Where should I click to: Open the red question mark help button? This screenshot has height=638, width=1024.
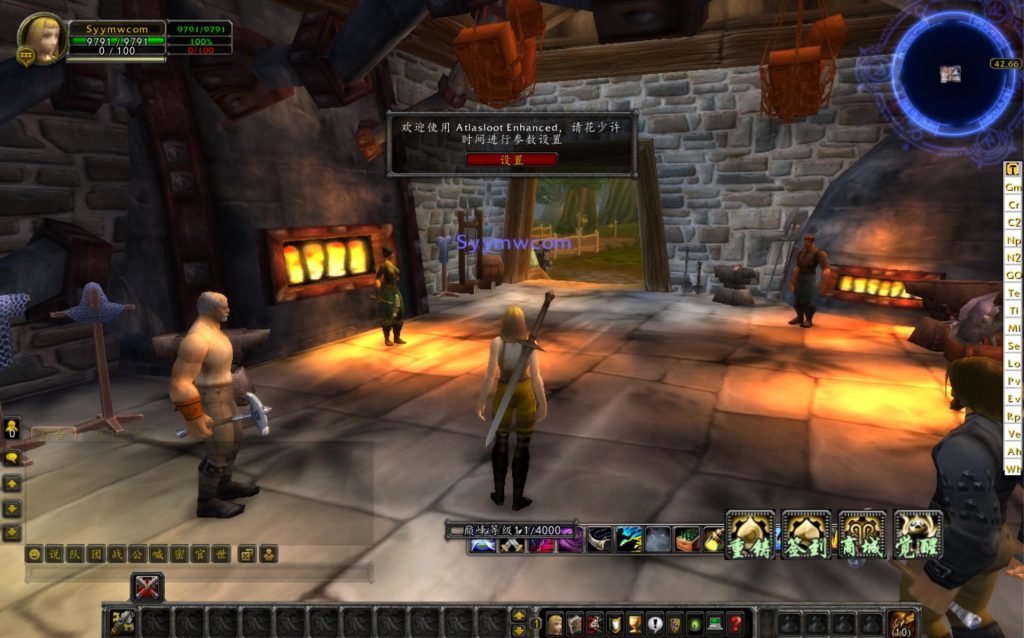click(x=735, y=623)
